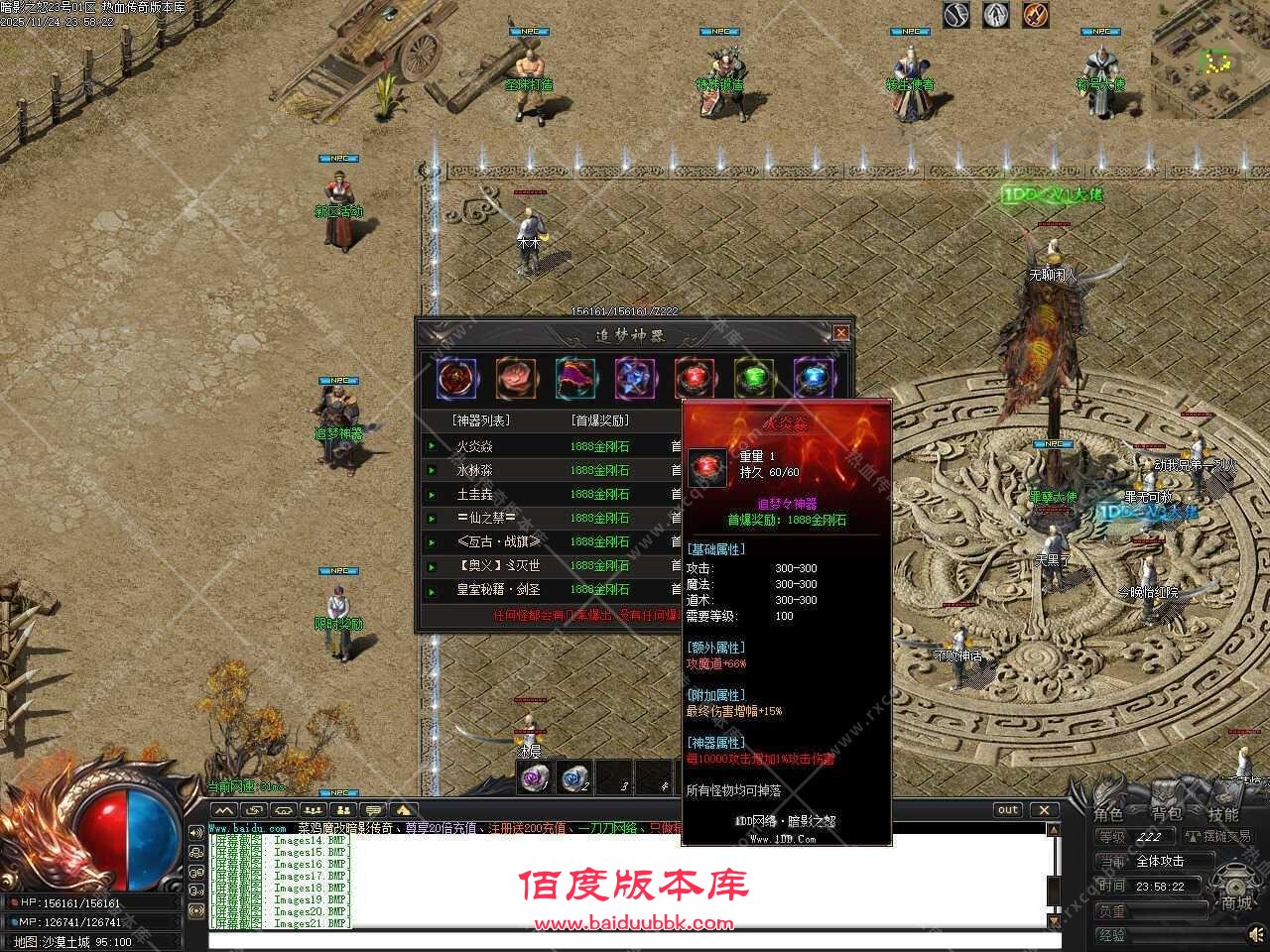Select the green gem artifact icon
Viewport: 1270px width, 952px height.
754,375
